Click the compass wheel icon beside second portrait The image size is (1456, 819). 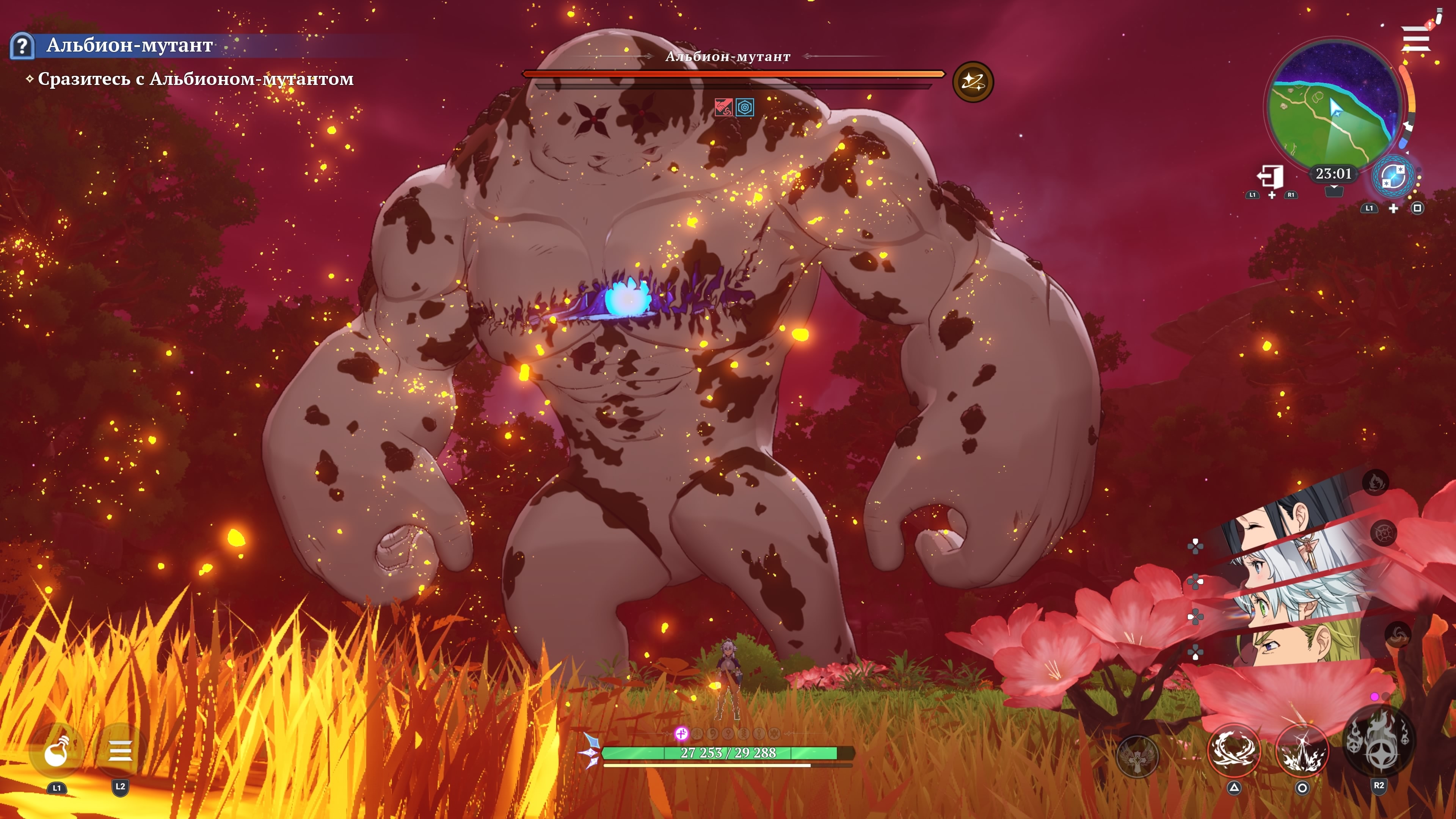[x=1383, y=532]
